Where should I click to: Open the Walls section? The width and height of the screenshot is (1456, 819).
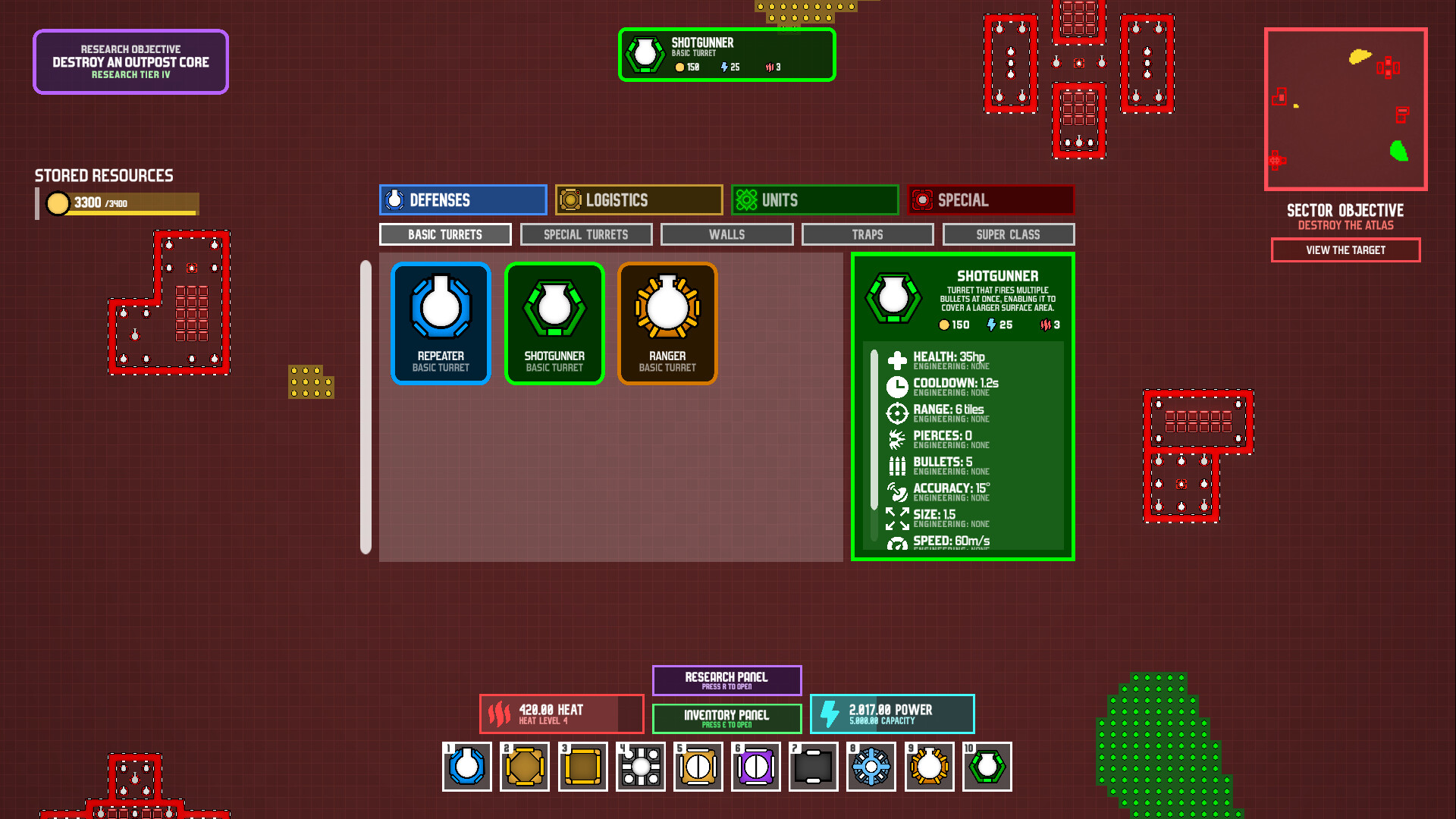(x=726, y=234)
